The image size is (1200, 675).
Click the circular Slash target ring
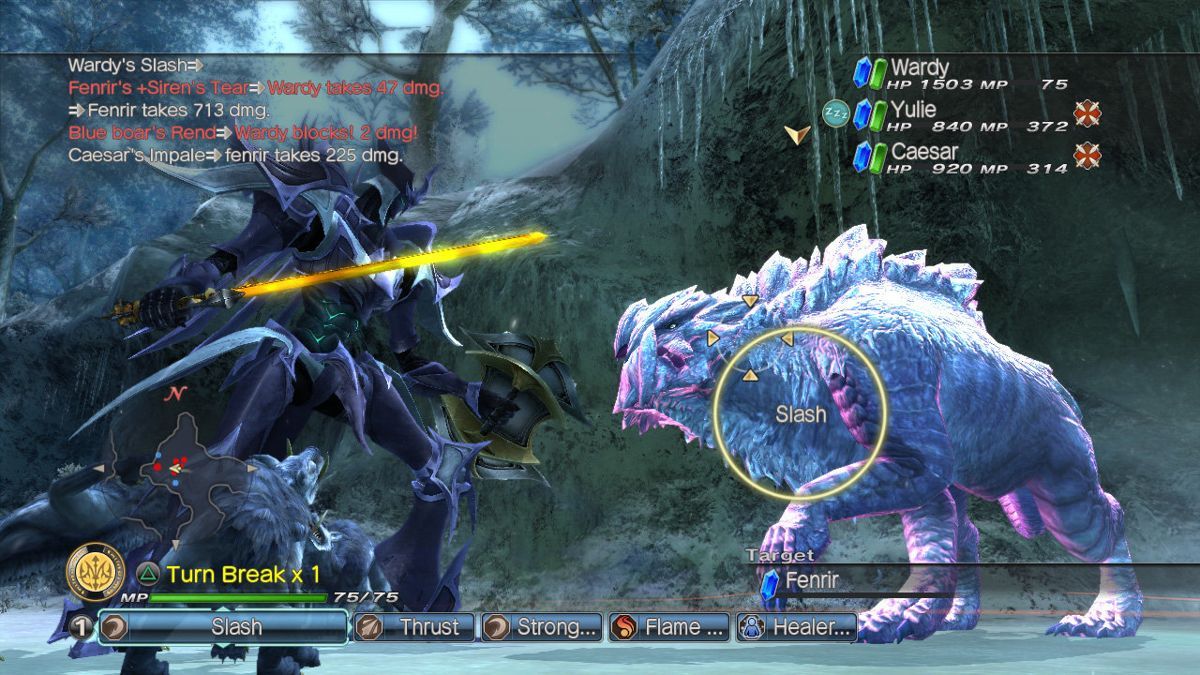[x=800, y=412]
